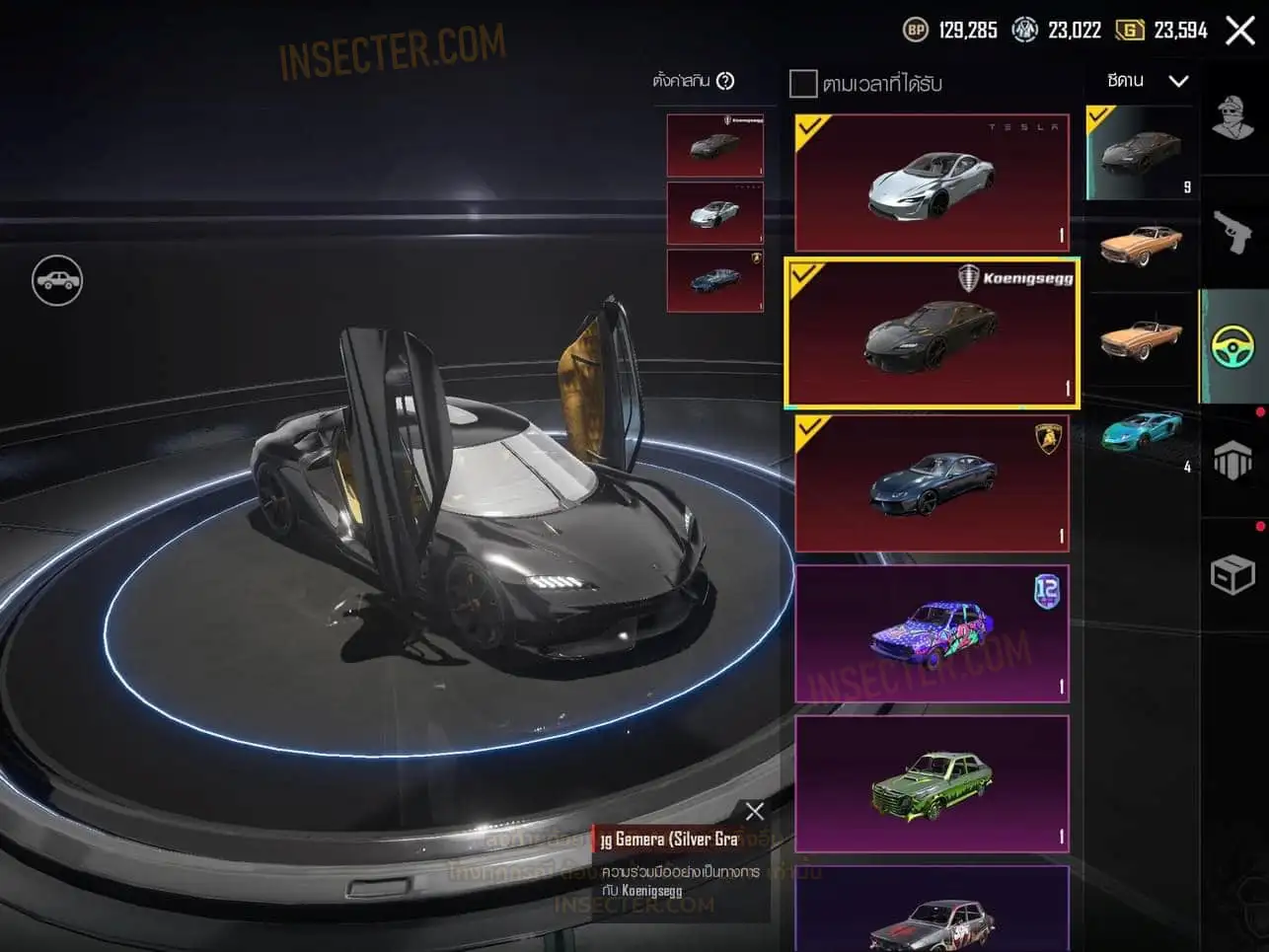The height and width of the screenshot is (952, 1269).
Task: Select the colorful graffiti sedan skin
Action: (x=931, y=633)
